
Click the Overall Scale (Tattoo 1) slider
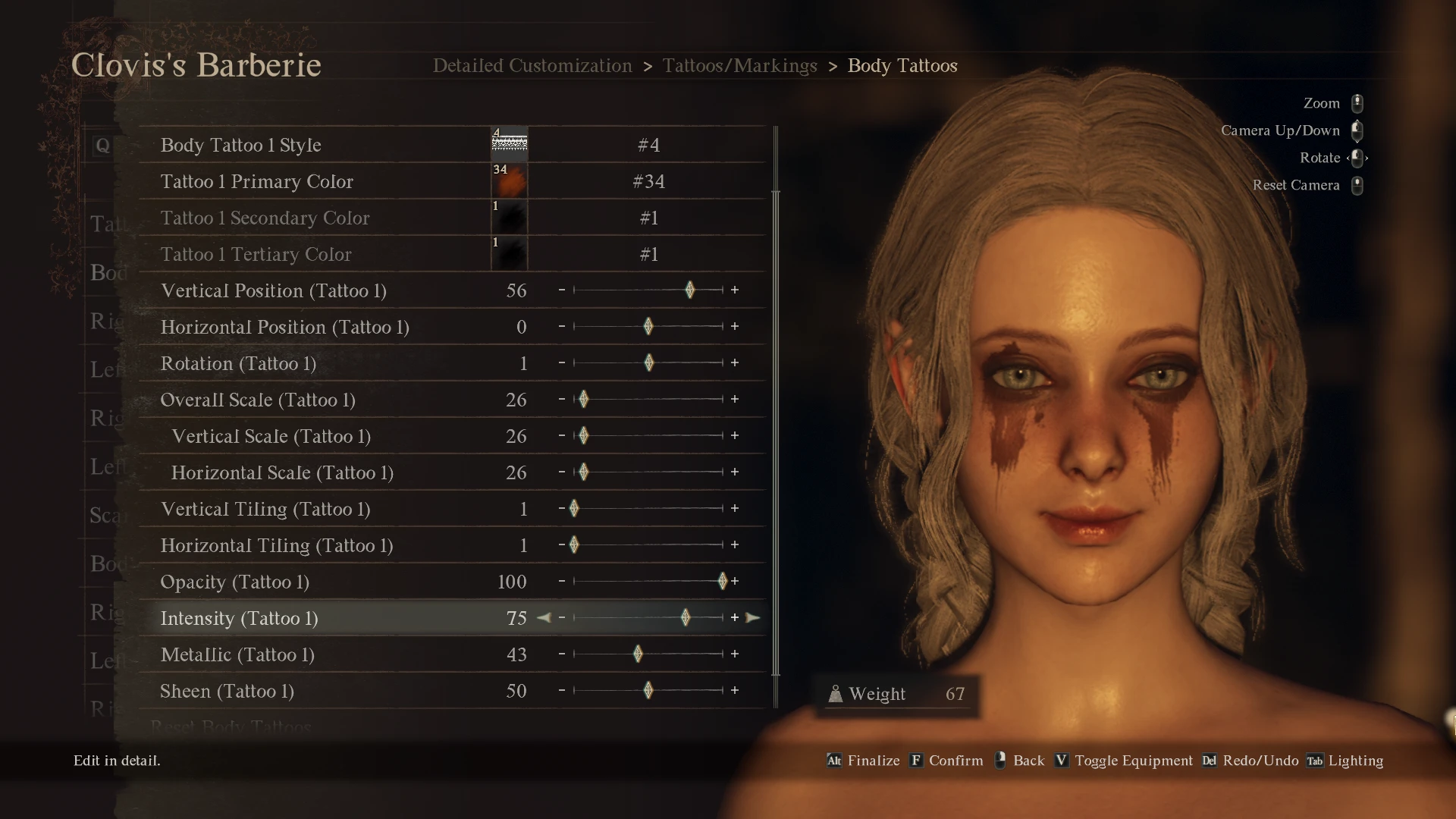[x=583, y=400]
